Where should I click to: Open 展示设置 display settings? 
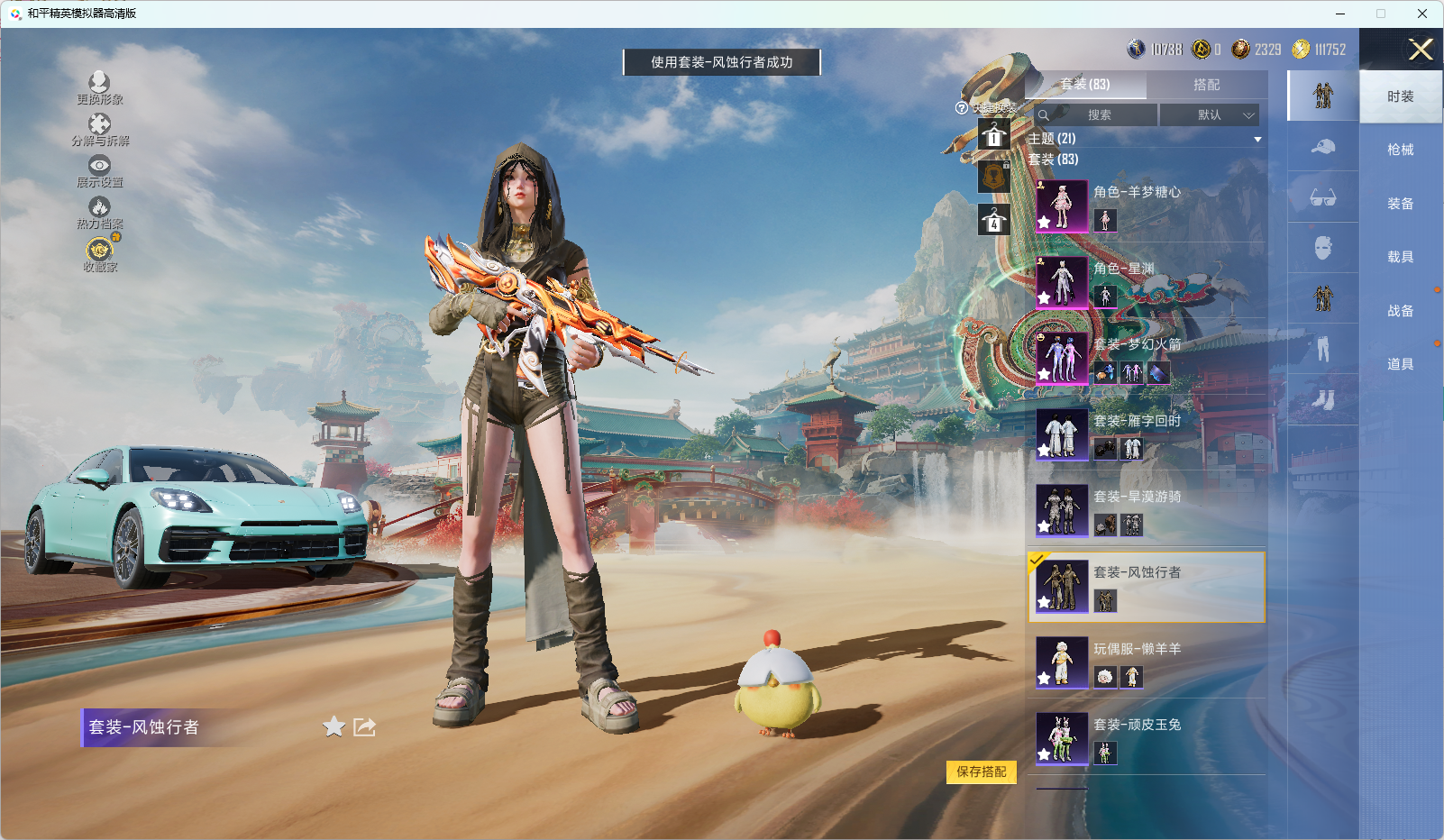click(99, 171)
